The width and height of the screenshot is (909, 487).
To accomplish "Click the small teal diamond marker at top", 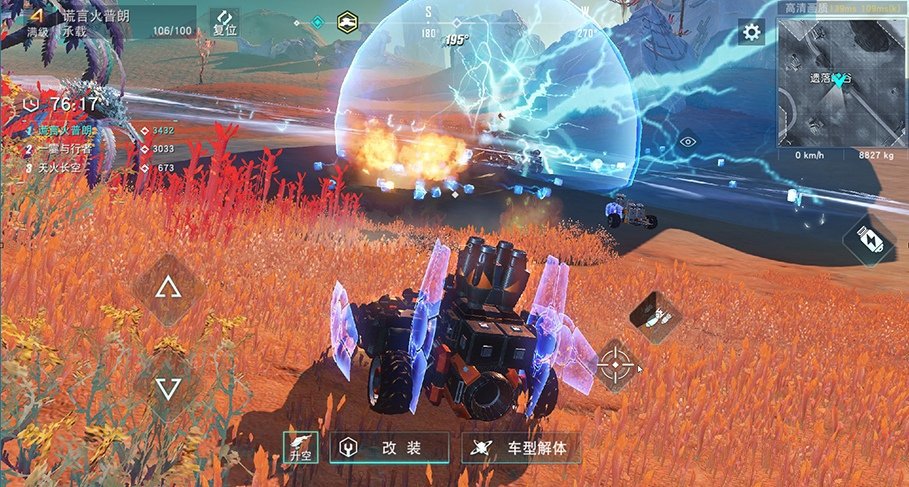I will tap(317, 21).
